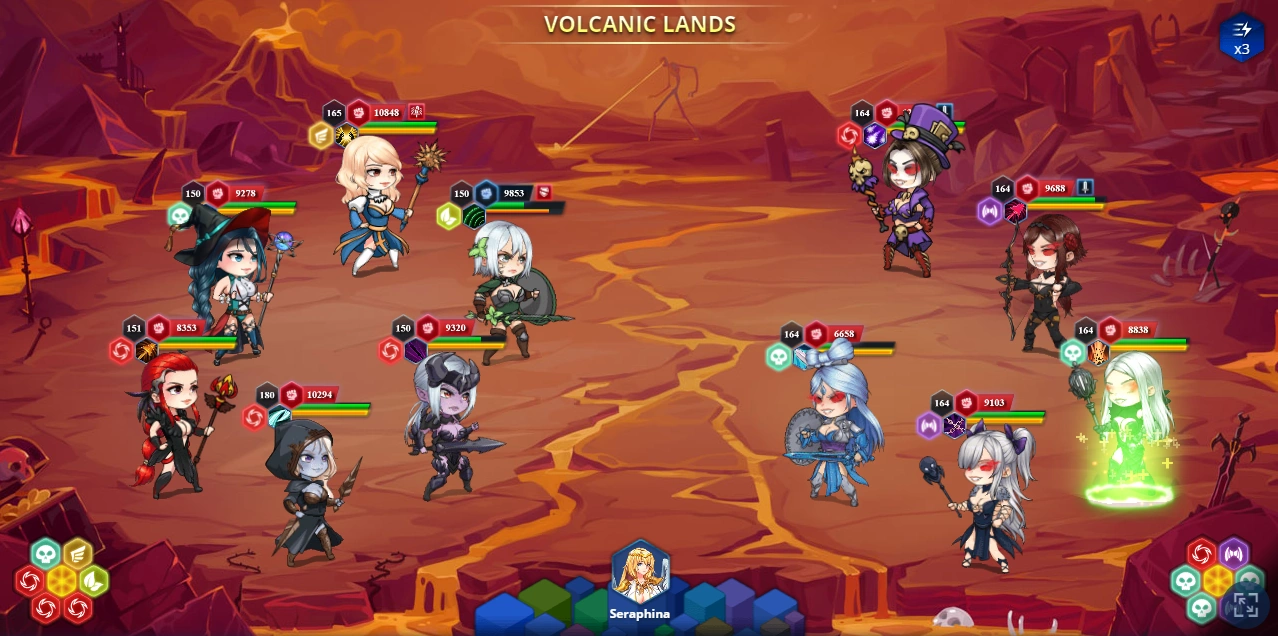Viewport: 1278px width, 636px height.
Task: Choose the green leaf hex icon
Action: [x=94, y=581]
